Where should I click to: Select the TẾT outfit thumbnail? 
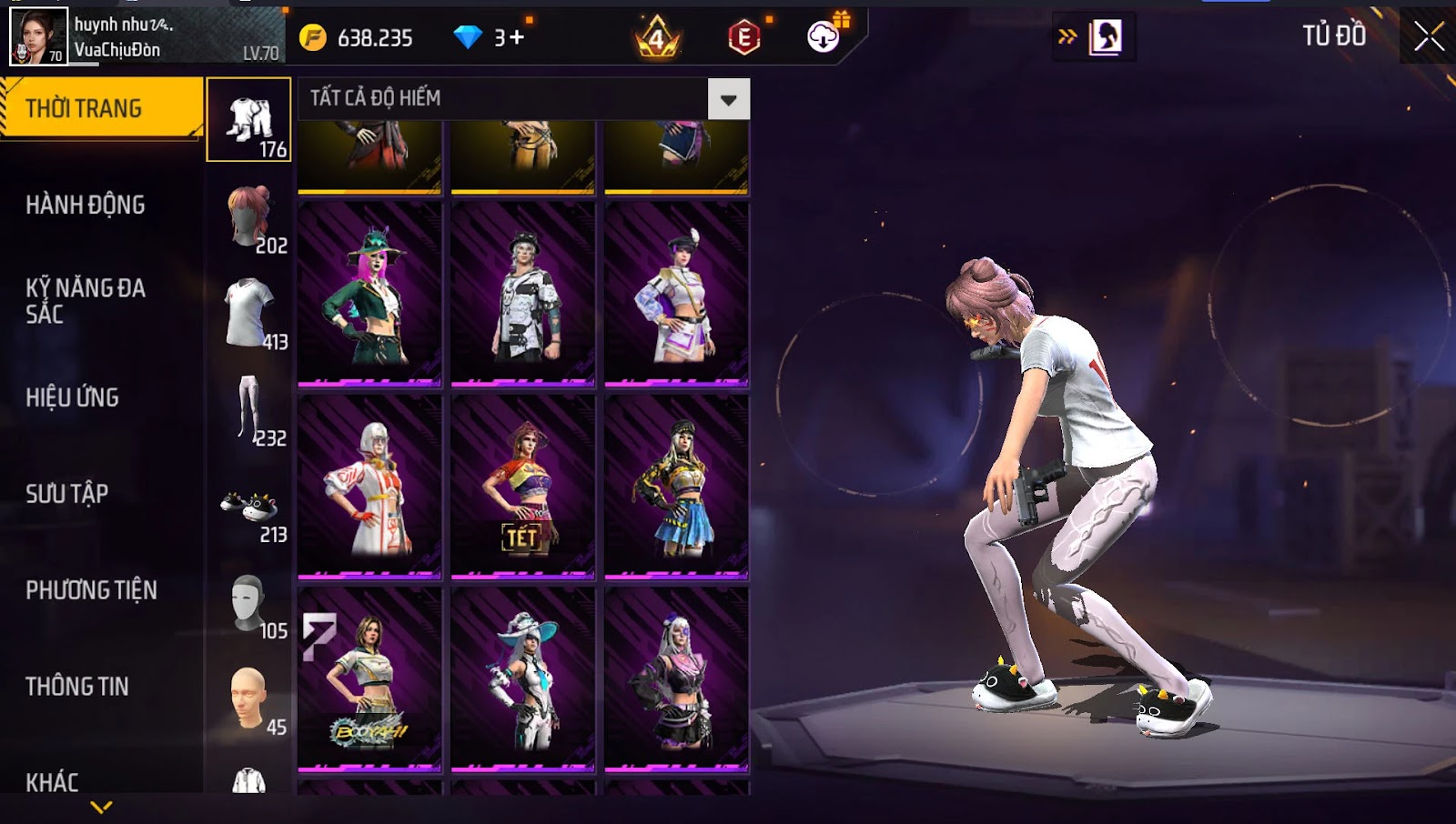(522, 486)
